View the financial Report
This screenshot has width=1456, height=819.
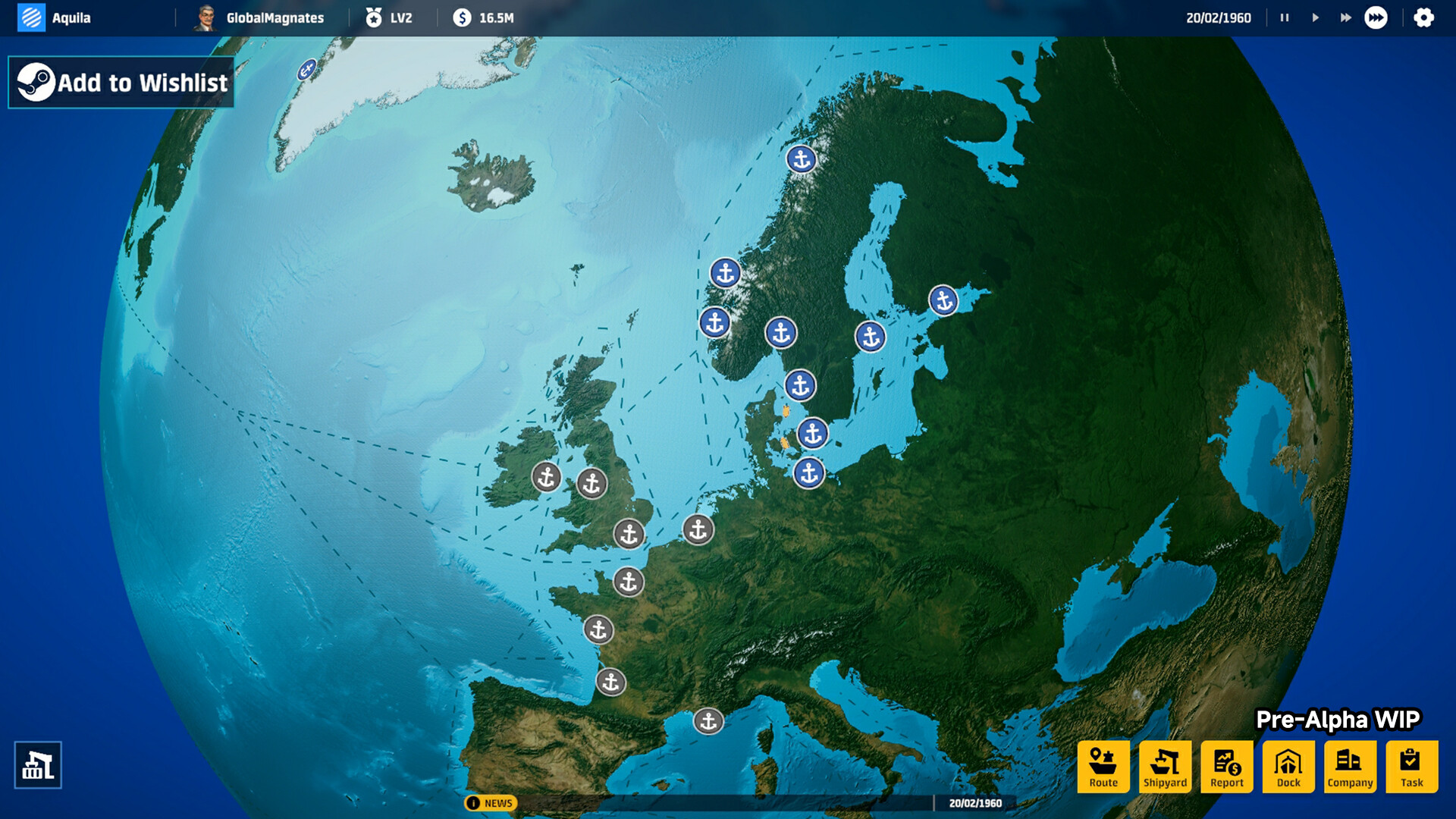1227,766
